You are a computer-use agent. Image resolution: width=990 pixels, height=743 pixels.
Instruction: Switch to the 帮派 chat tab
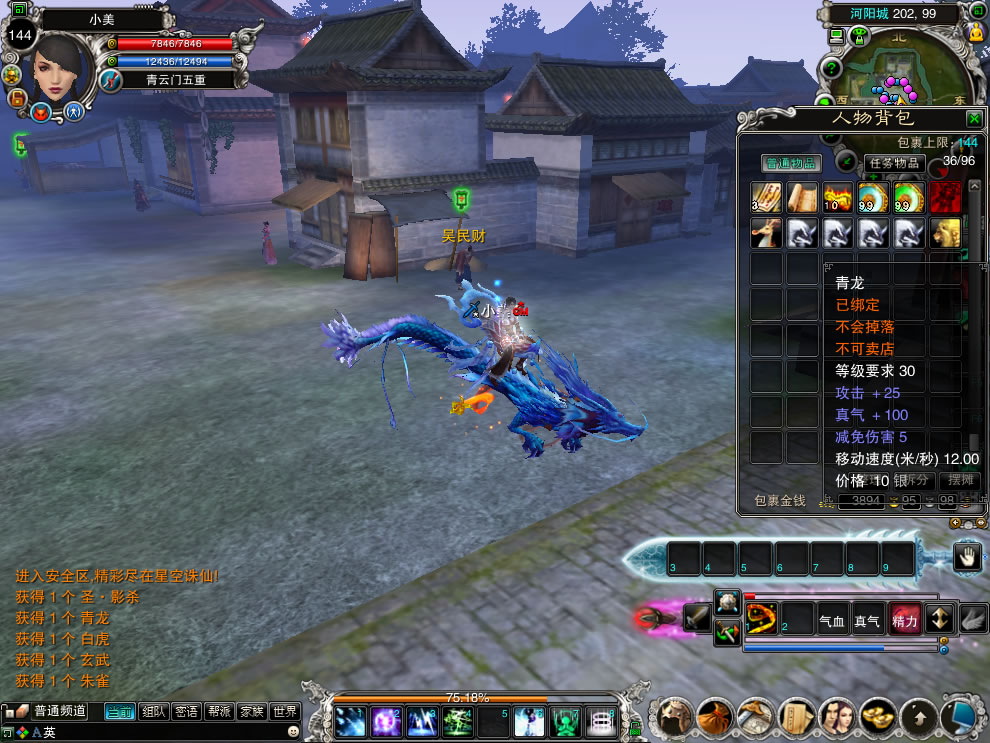coord(219,712)
